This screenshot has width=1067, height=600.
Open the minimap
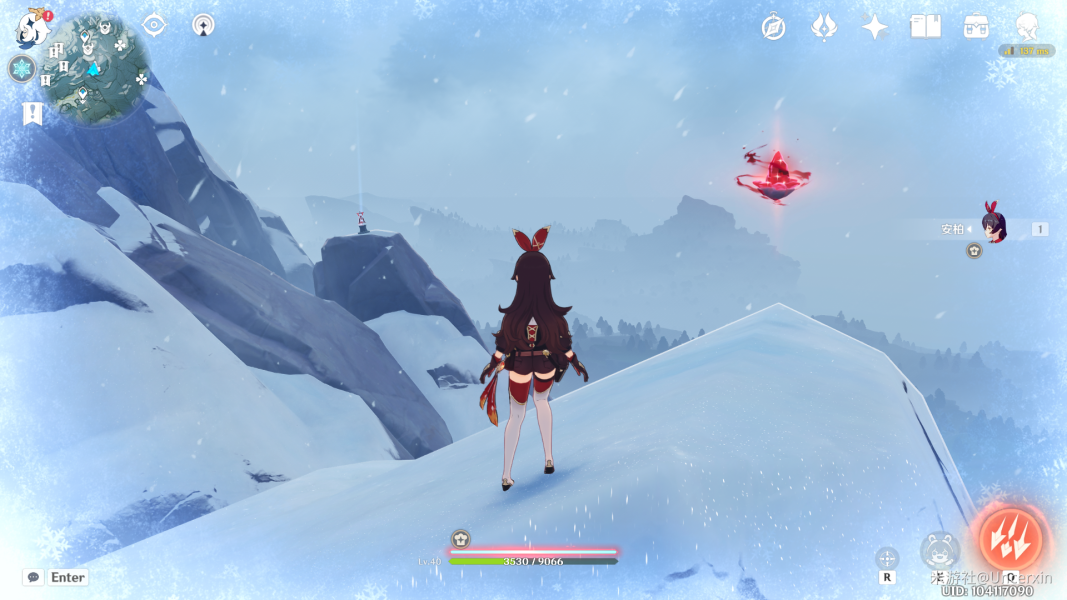pos(95,70)
